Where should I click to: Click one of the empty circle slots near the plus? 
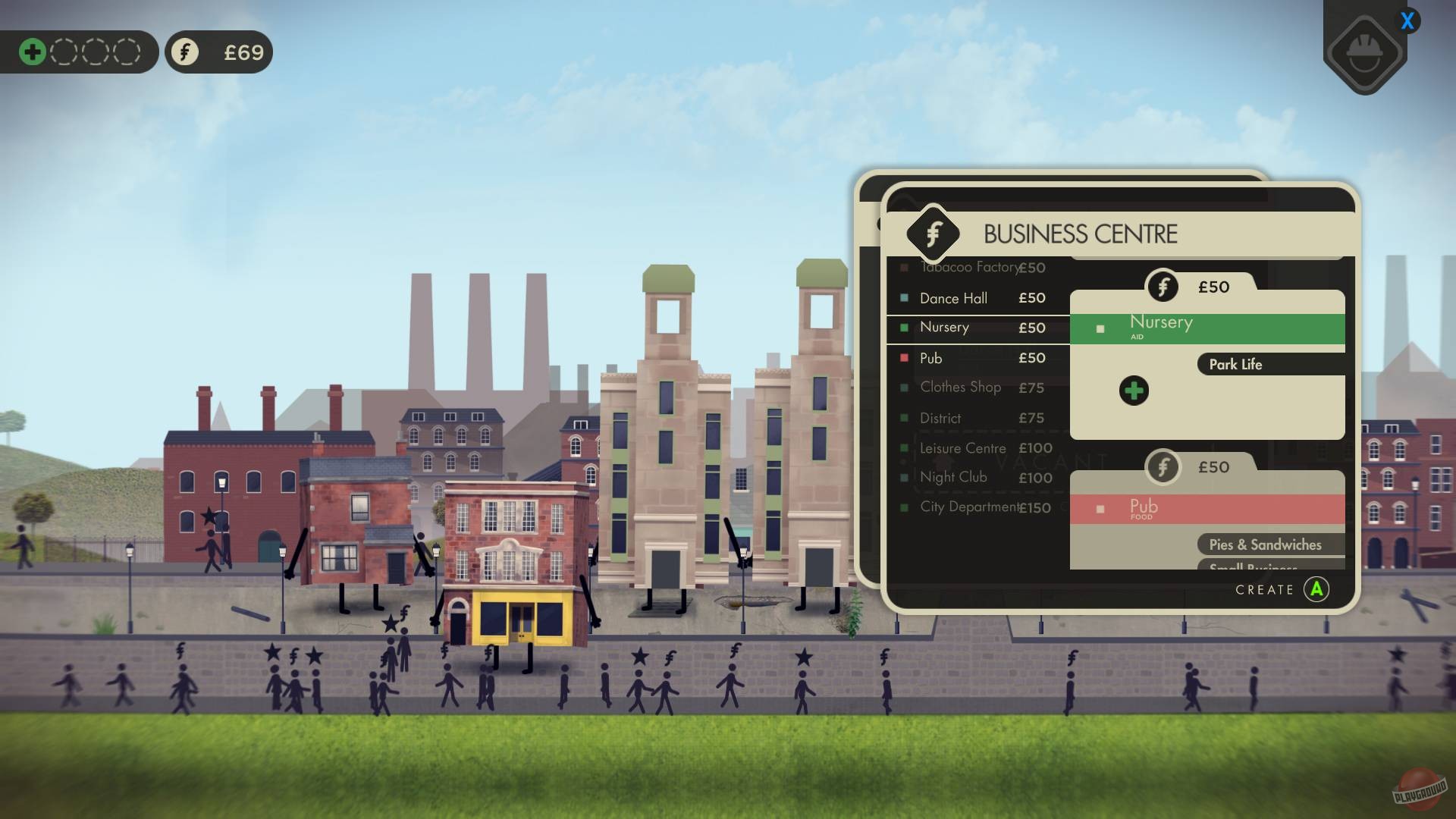63,52
